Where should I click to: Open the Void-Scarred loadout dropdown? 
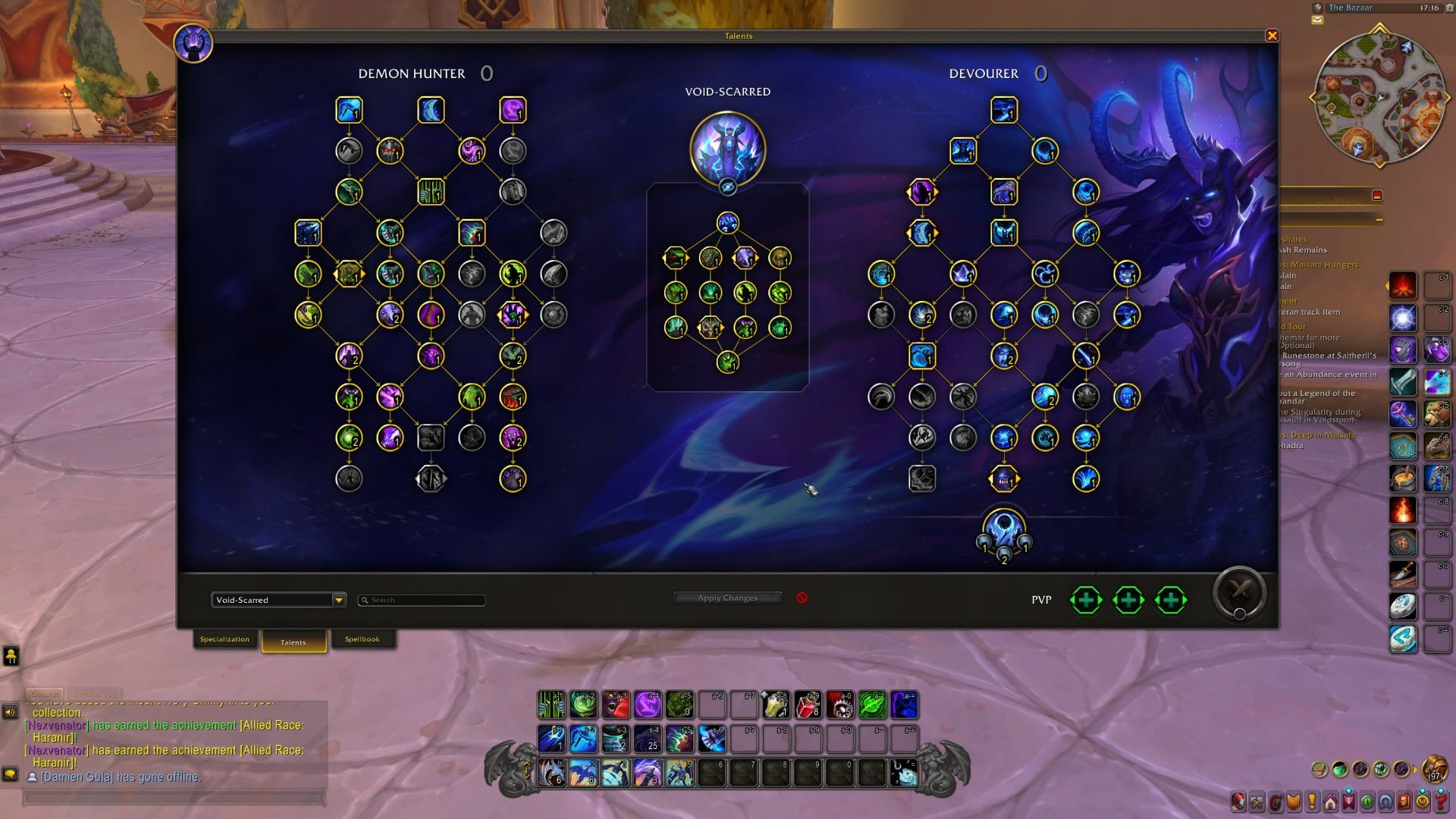click(278, 600)
